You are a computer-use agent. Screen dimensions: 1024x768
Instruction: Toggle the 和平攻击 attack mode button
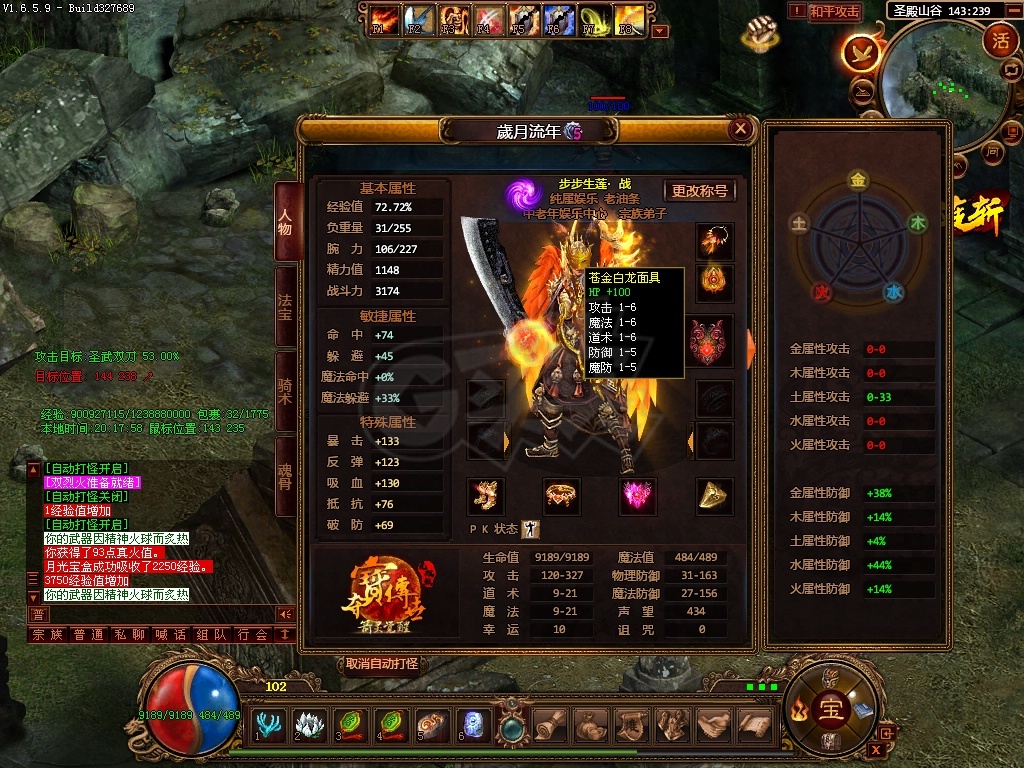[834, 12]
